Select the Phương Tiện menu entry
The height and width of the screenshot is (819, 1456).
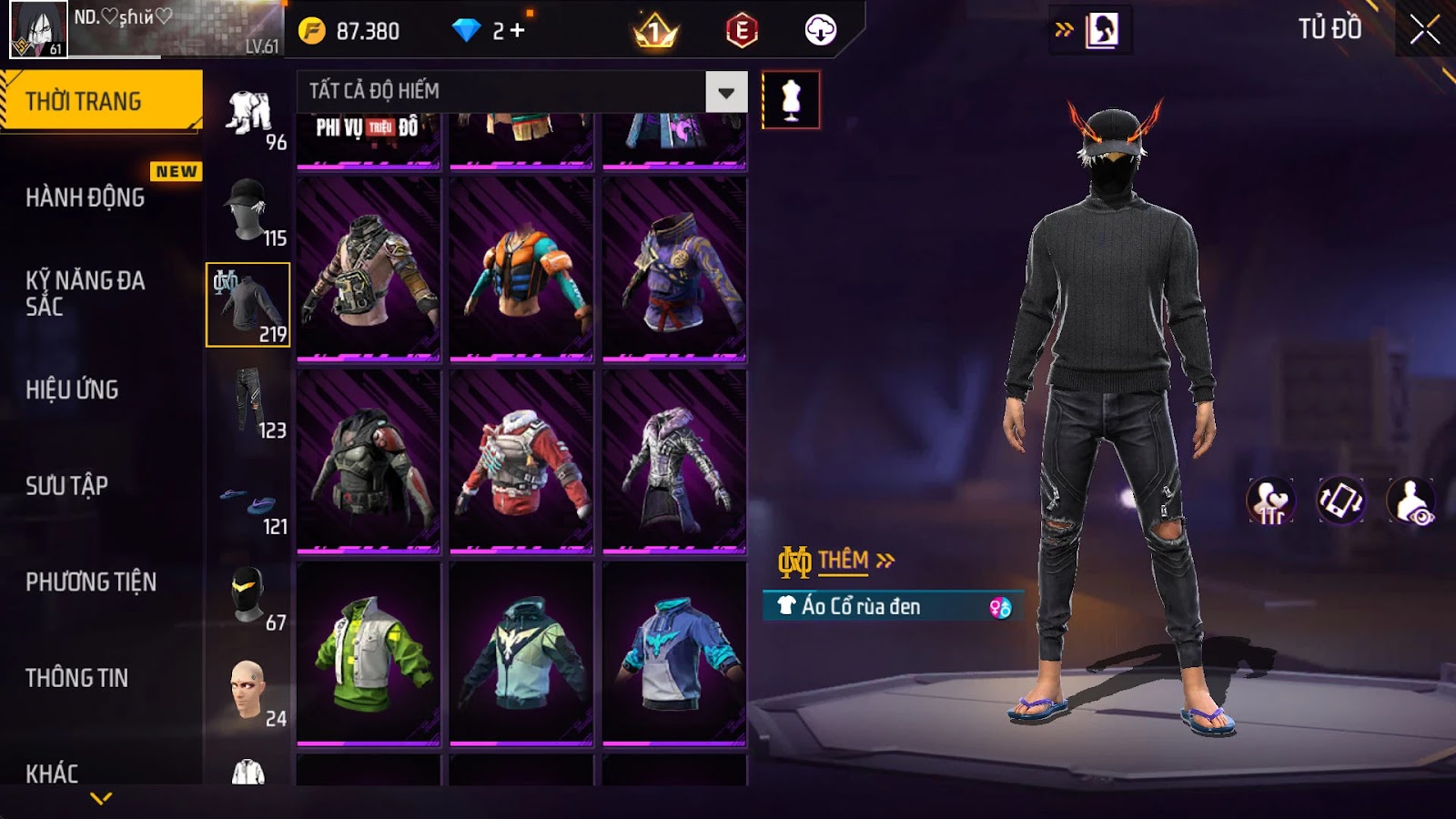pos(91,581)
